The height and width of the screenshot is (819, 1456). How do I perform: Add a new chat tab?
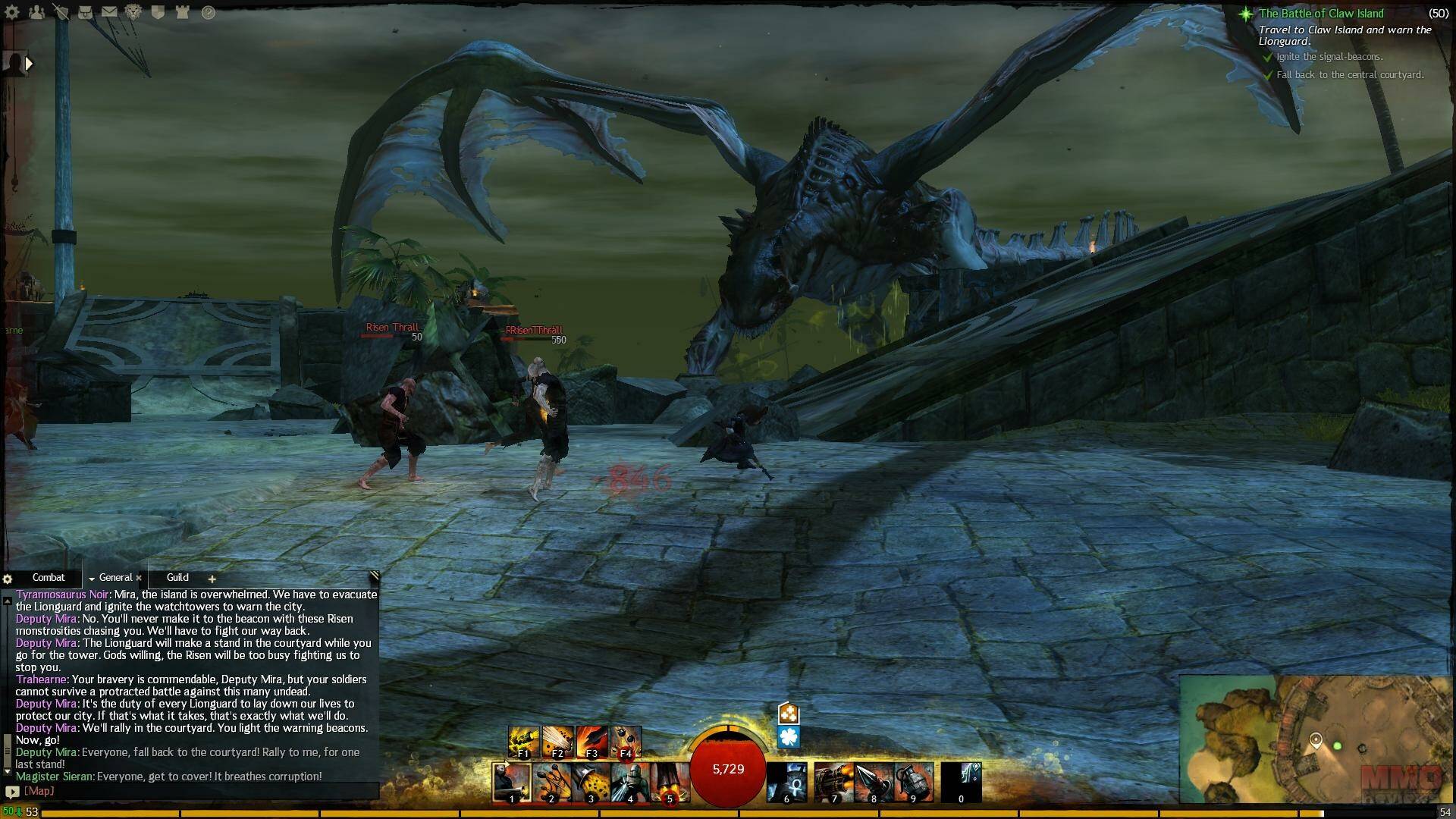coord(212,579)
